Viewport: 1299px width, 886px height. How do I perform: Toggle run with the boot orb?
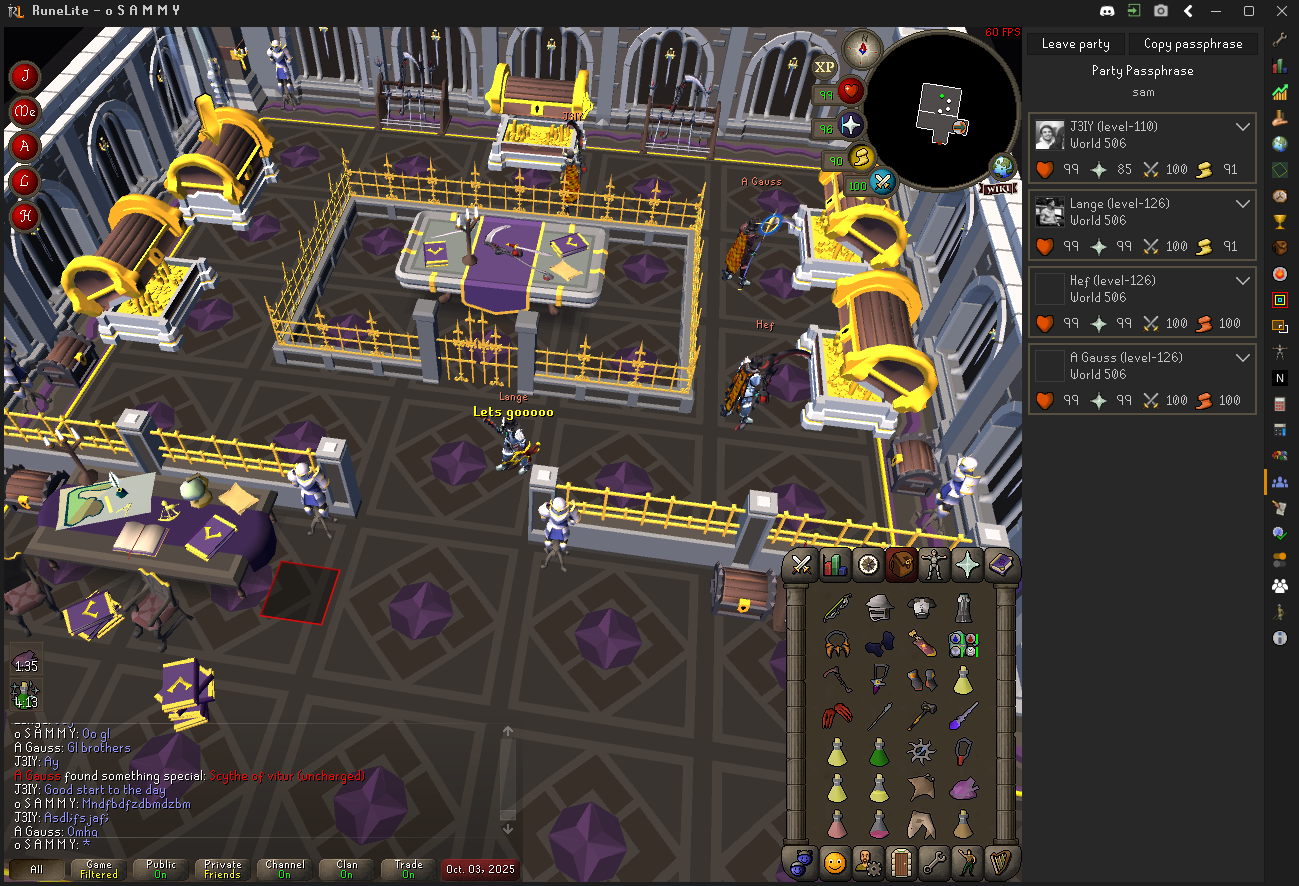coord(860,158)
